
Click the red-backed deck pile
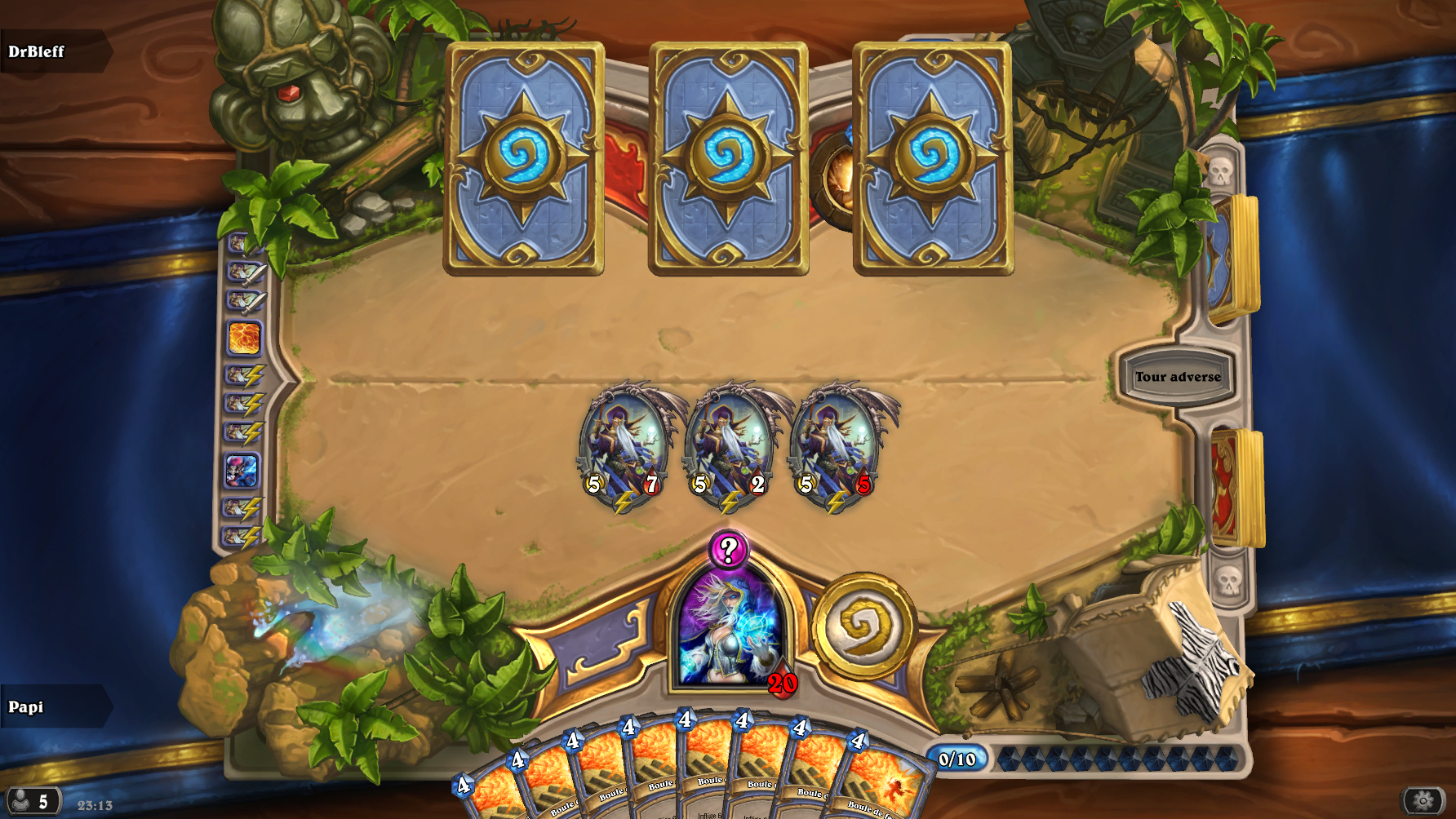pos(1236,487)
